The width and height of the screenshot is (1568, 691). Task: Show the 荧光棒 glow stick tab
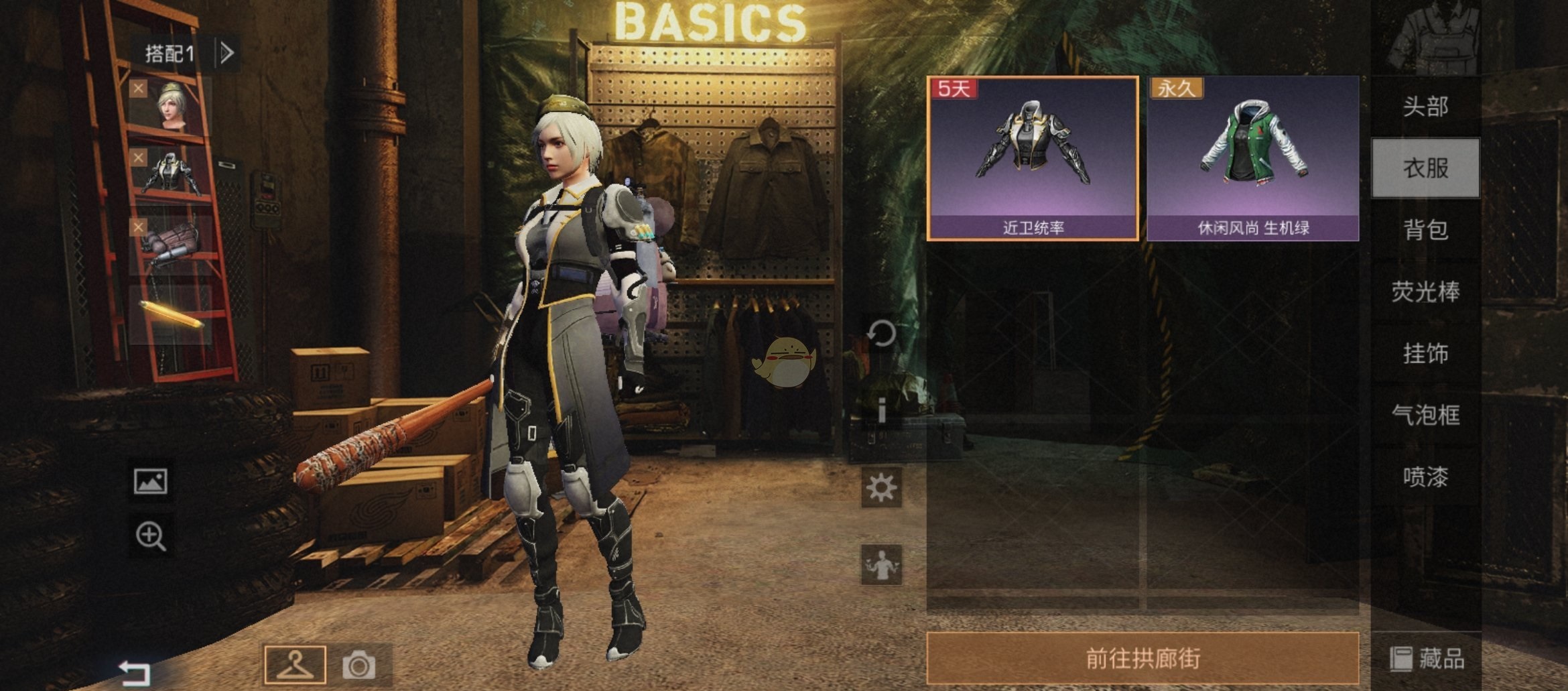coord(1425,292)
